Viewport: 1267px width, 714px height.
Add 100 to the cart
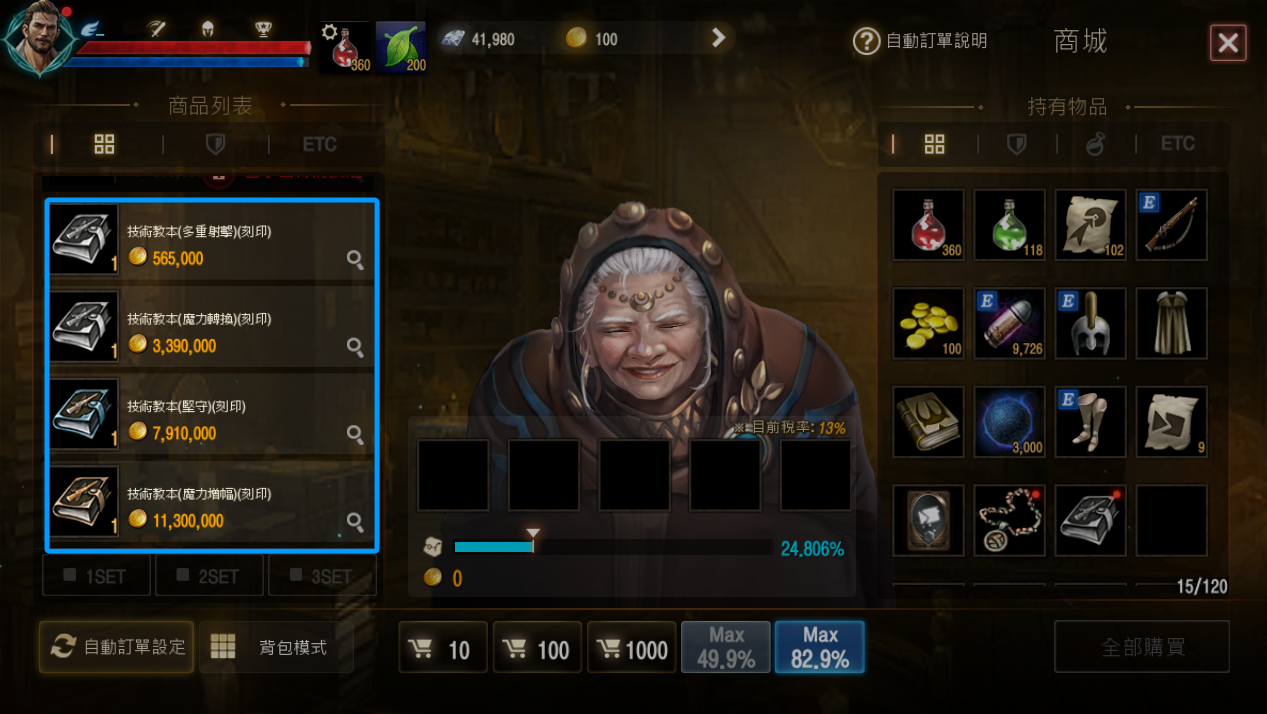(x=538, y=649)
